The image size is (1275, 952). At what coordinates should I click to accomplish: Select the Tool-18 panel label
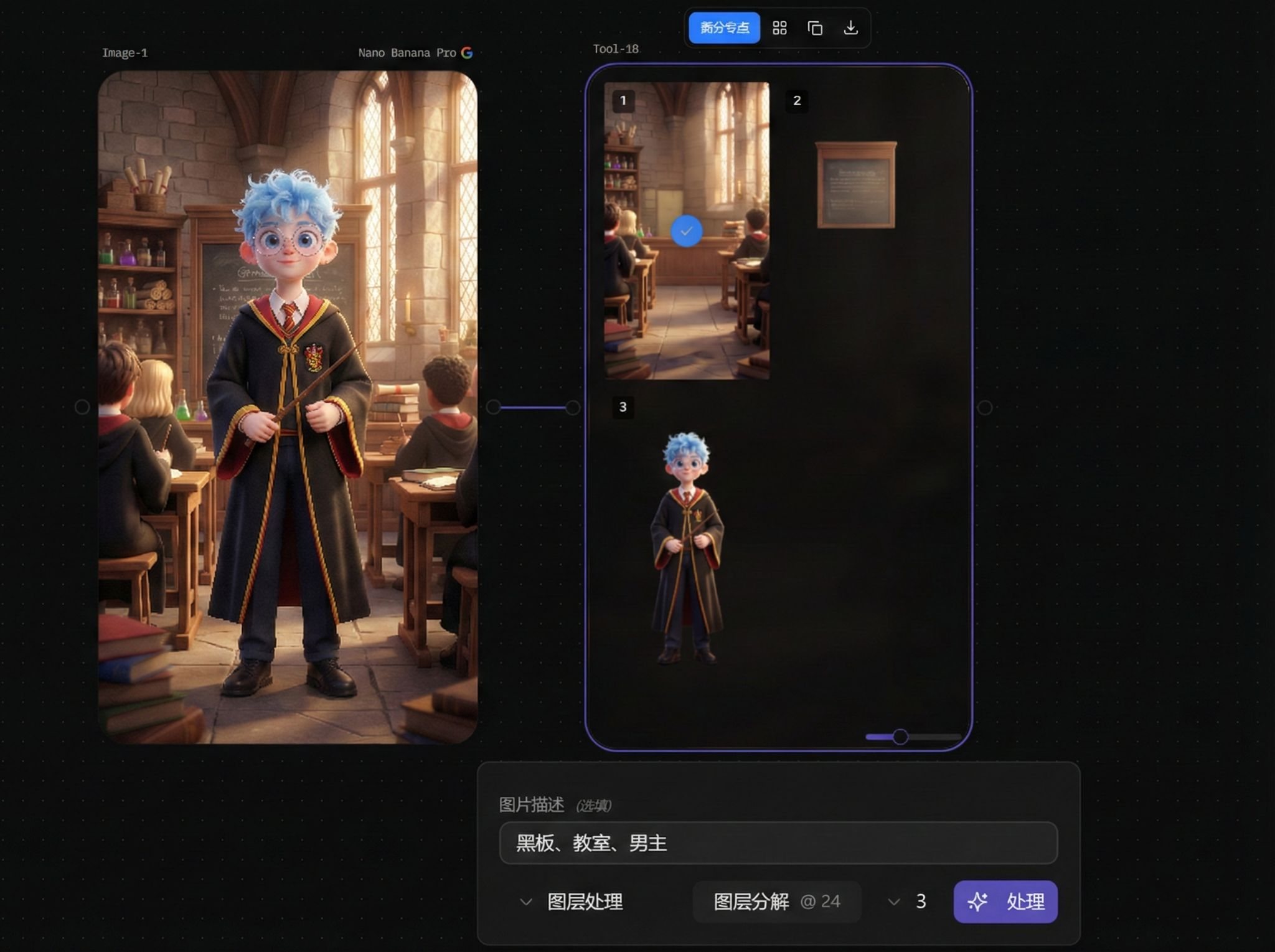[615, 49]
